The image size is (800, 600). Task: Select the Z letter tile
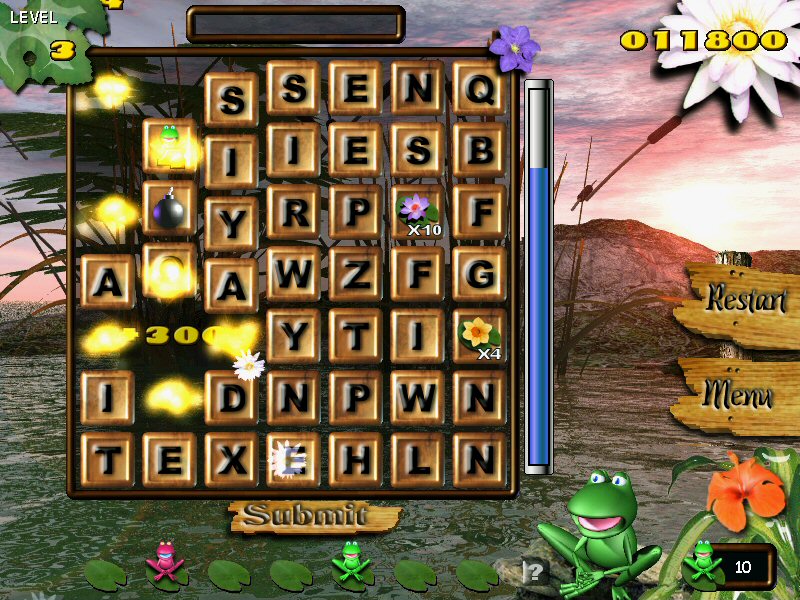(356, 274)
